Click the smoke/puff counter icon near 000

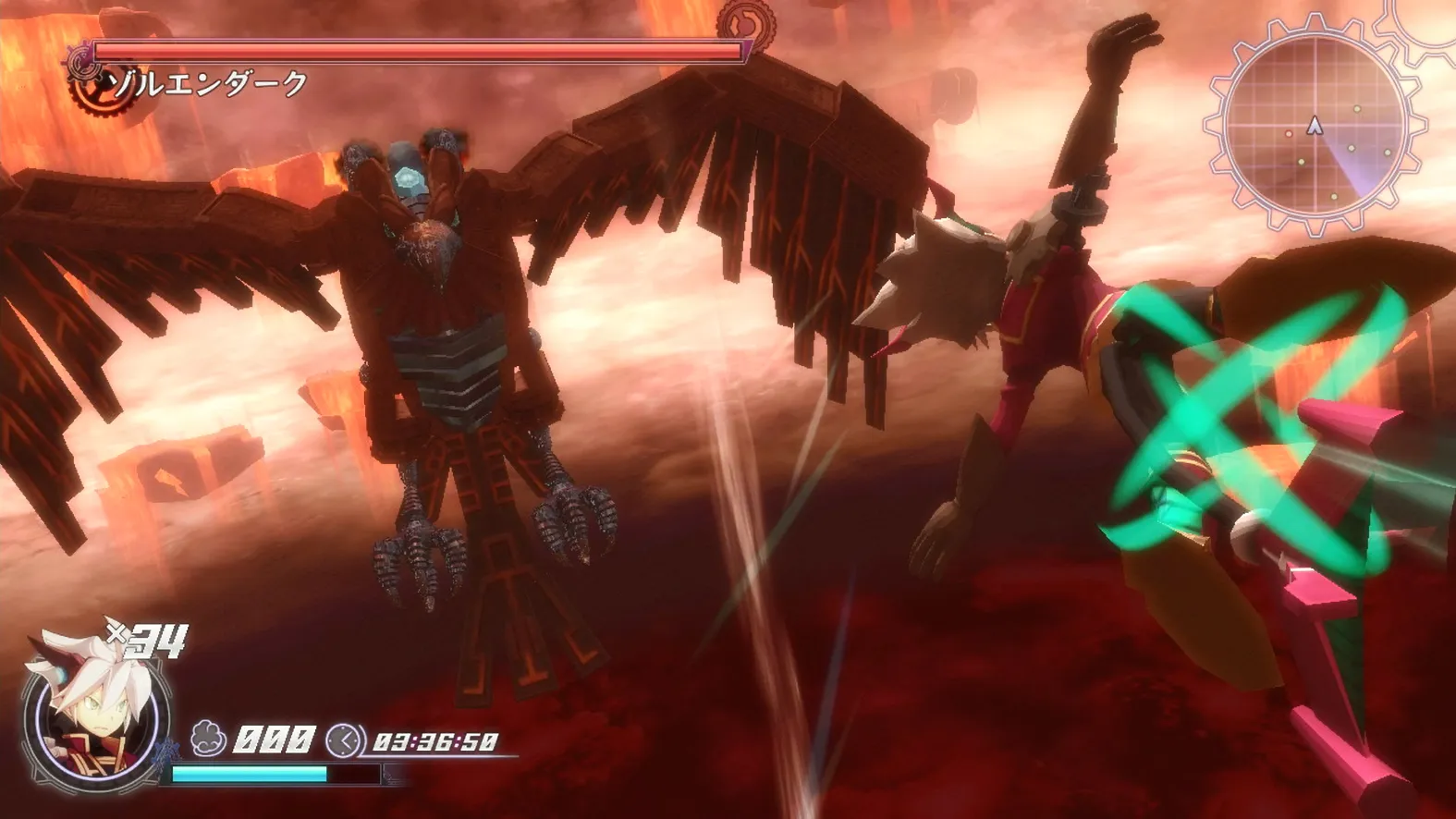[206, 737]
